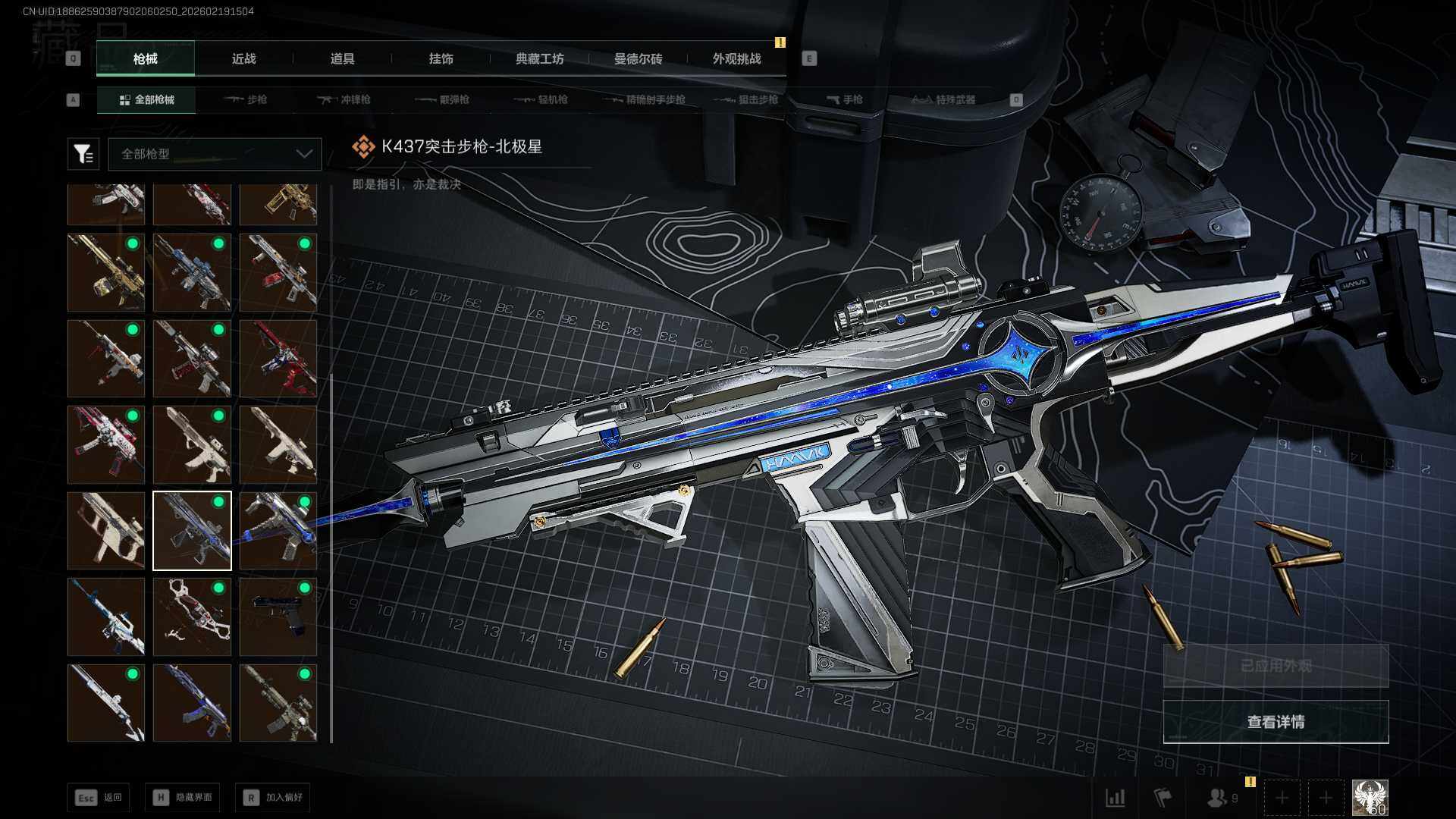
Task: Open the 曼德尔砖 tab
Action: point(638,59)
